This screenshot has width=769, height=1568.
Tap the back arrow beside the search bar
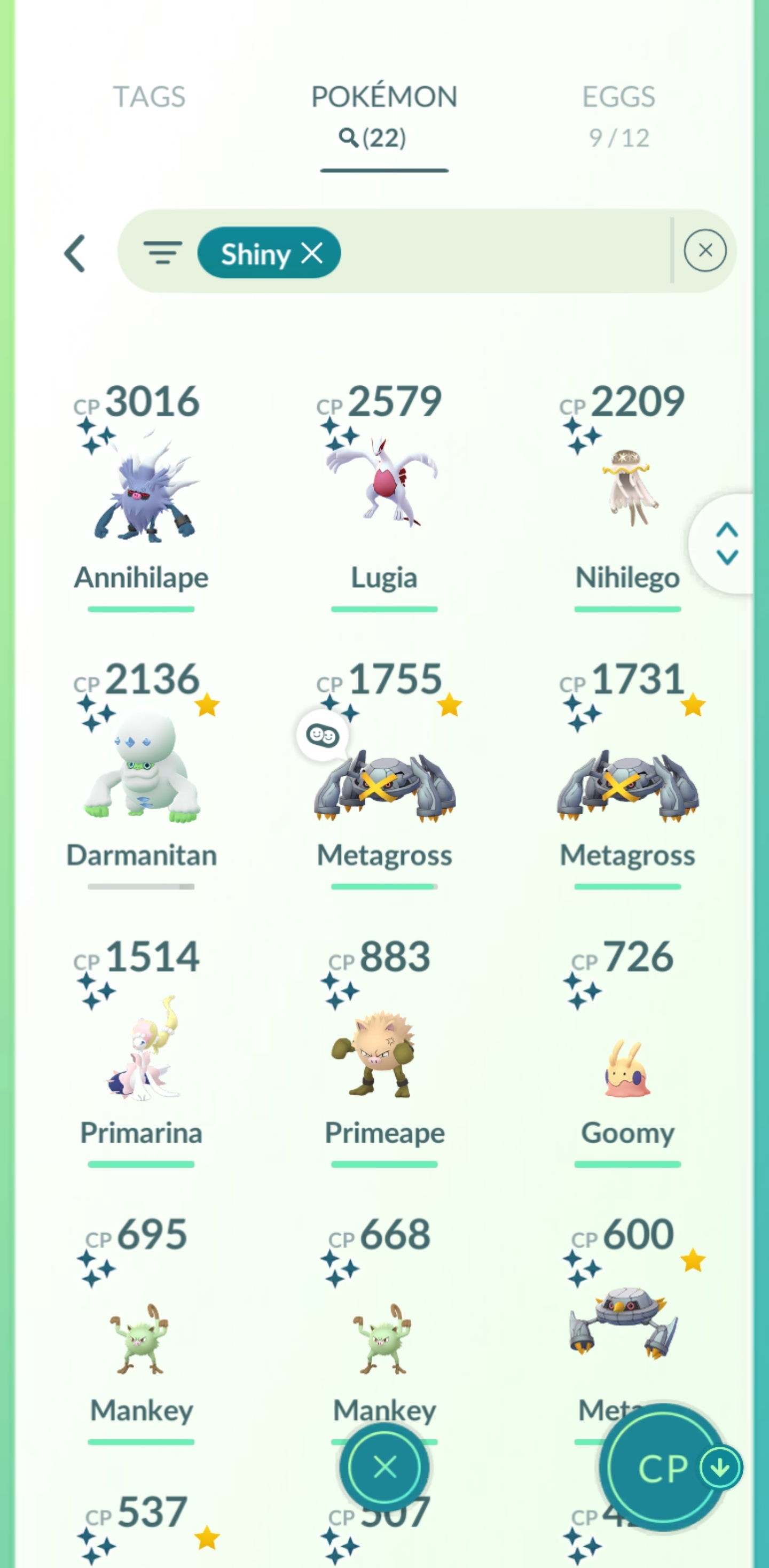click(x=75, y=253)
